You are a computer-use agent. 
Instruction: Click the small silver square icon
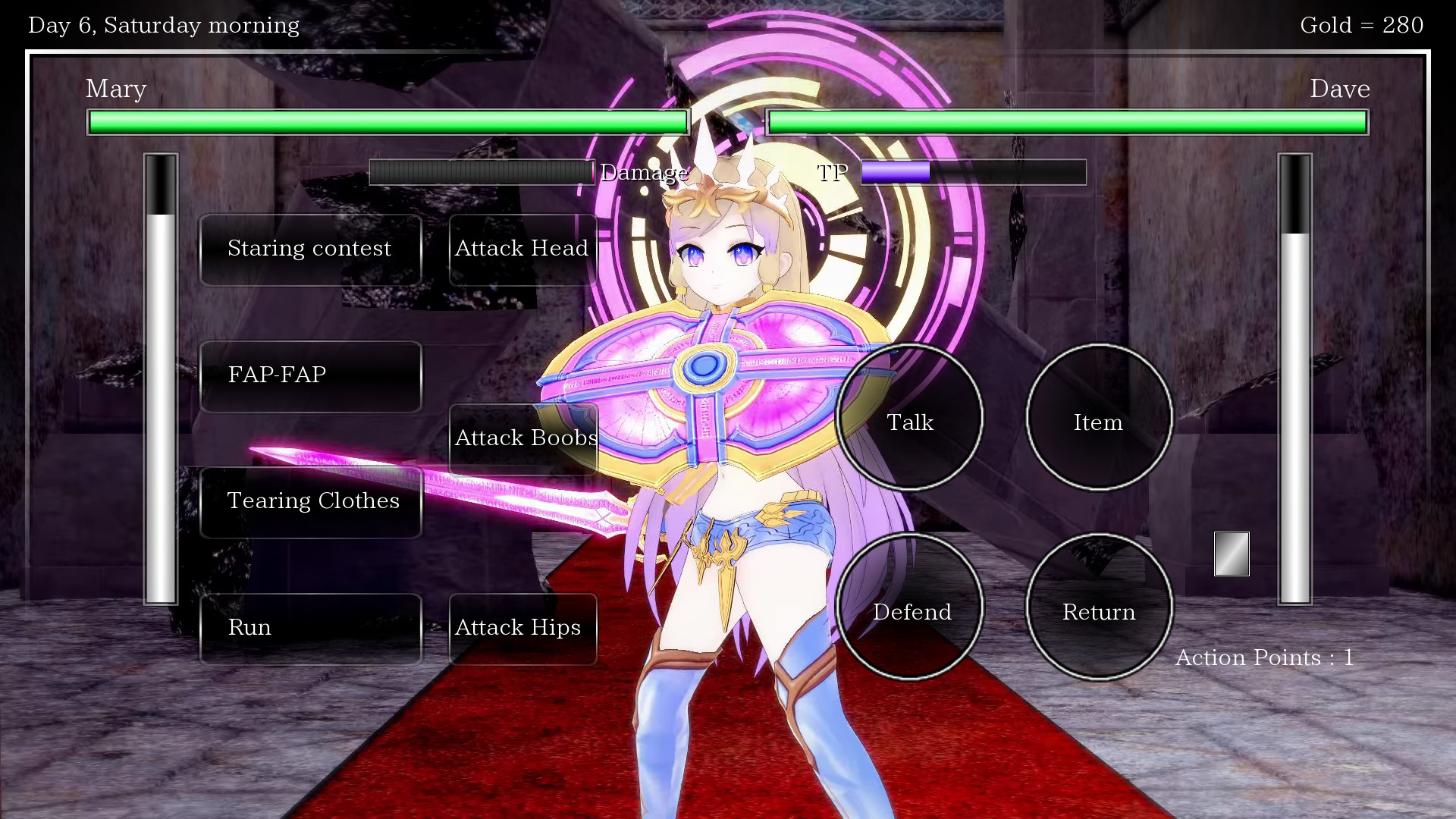pyautogui.click(x=1232, y=554)
